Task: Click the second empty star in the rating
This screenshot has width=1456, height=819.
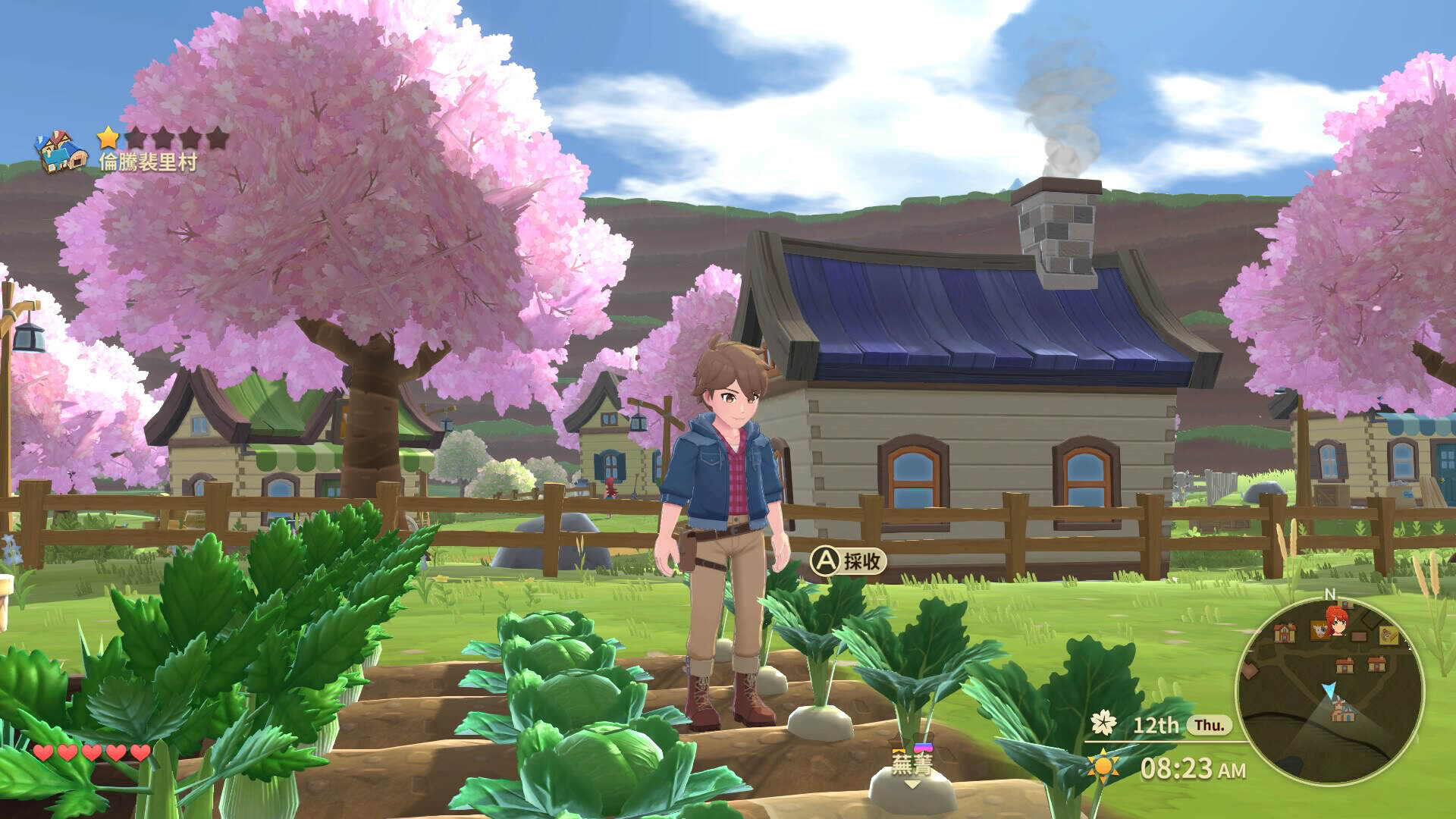Action: 136,137
